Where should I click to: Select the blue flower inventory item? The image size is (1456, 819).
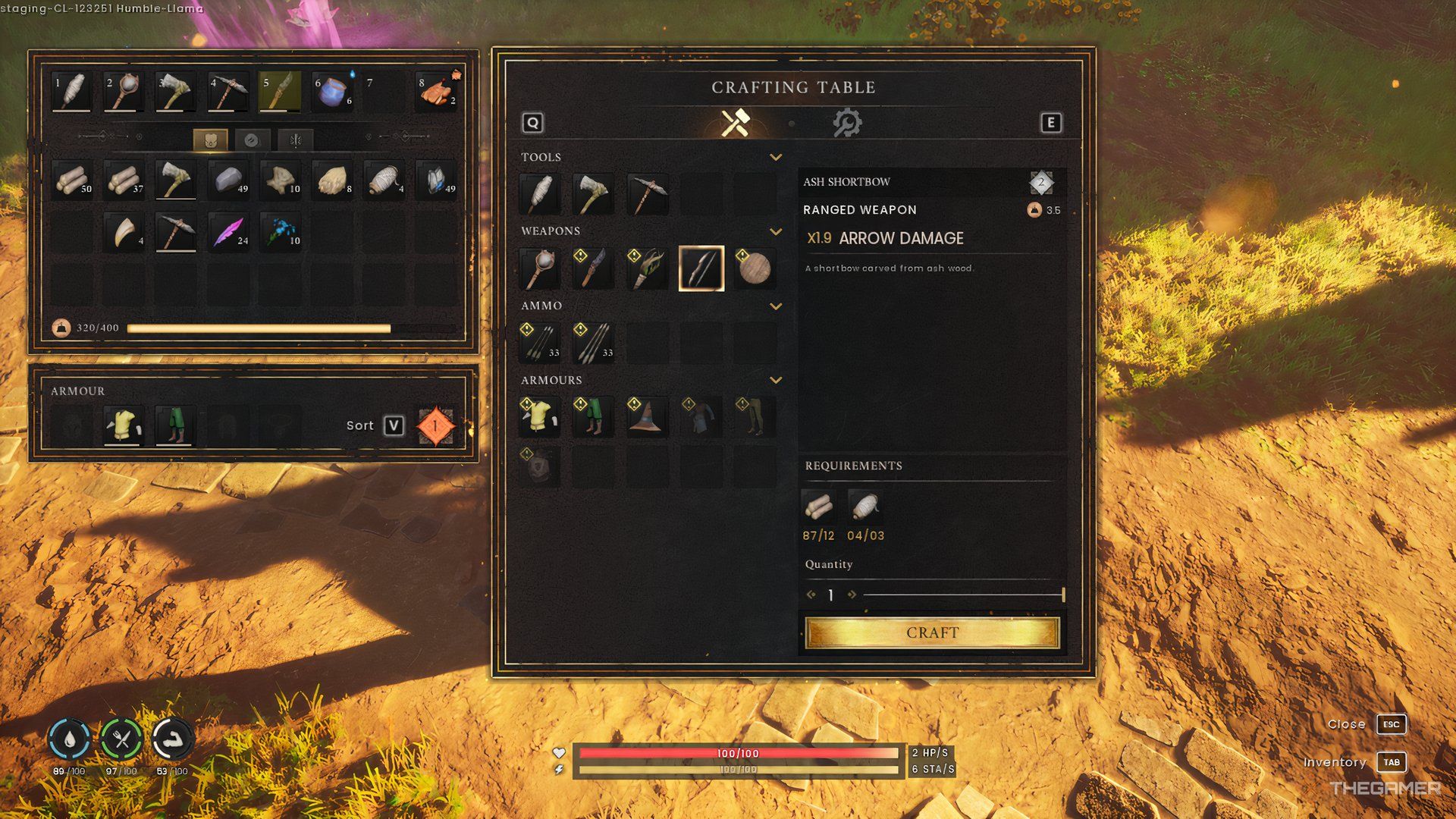(281, 231)
